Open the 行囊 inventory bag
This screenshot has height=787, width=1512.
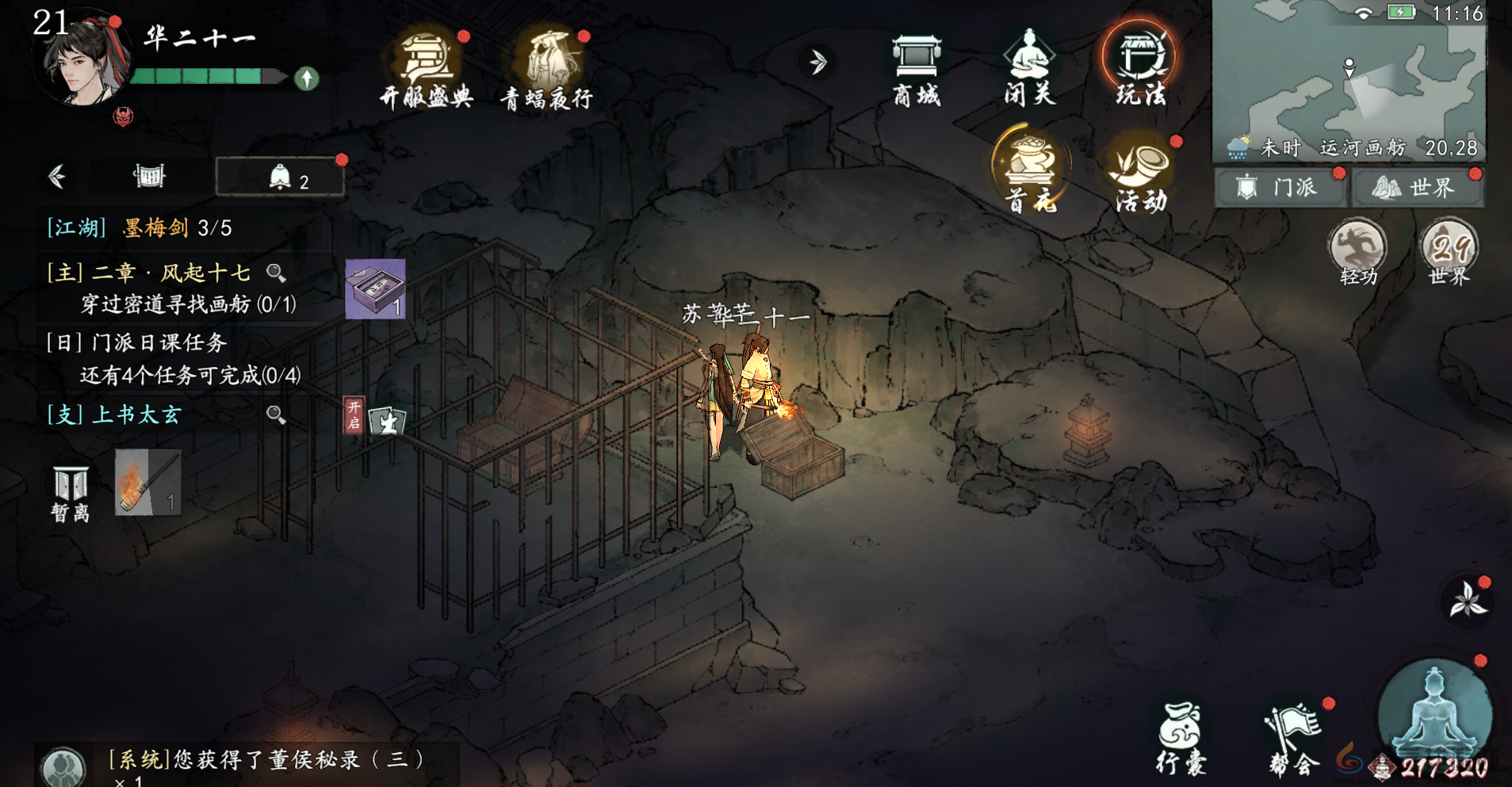(x=1181, y=738)
